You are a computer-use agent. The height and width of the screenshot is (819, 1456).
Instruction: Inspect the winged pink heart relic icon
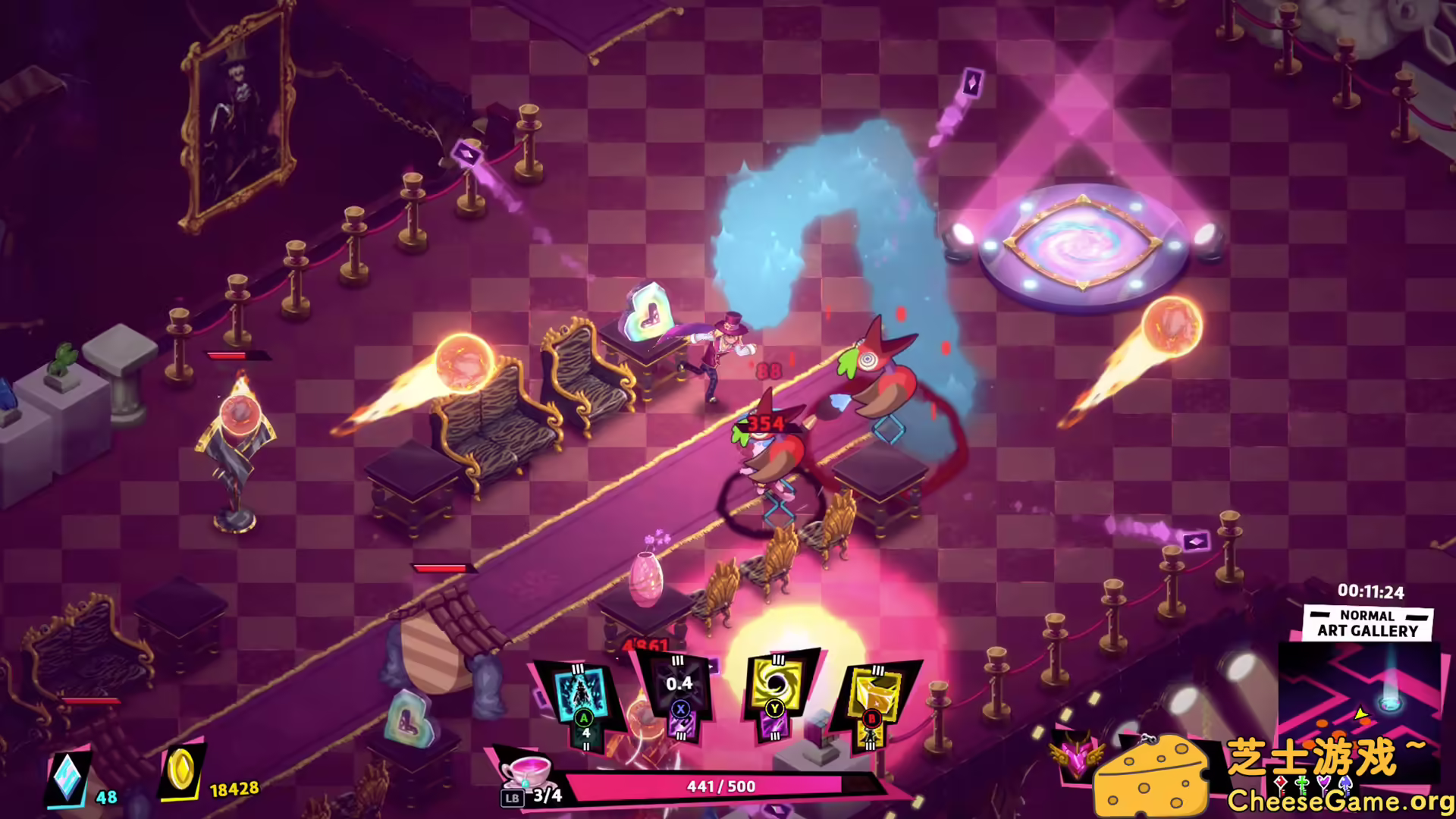click(1075, 758)
